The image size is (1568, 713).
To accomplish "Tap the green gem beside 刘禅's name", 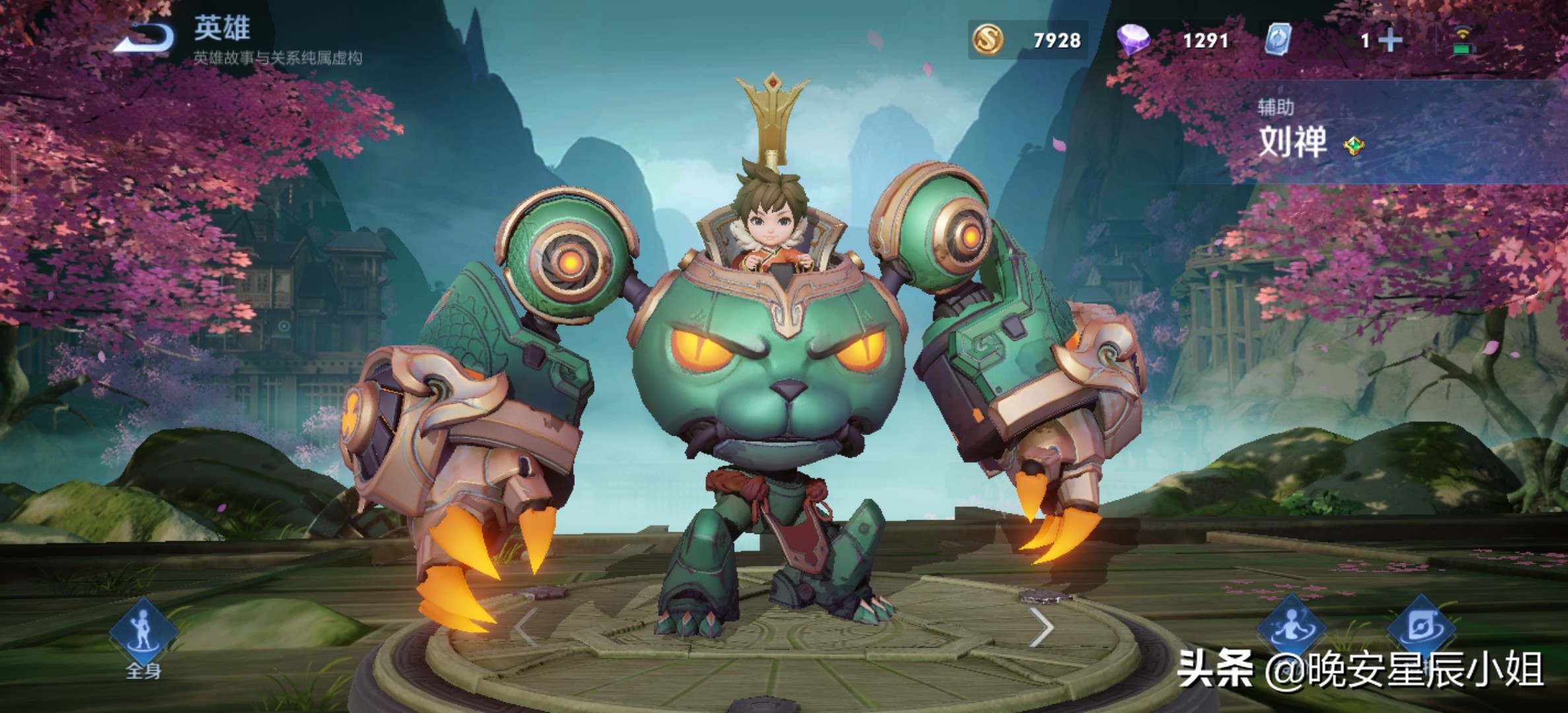I will coord(1354,146).
